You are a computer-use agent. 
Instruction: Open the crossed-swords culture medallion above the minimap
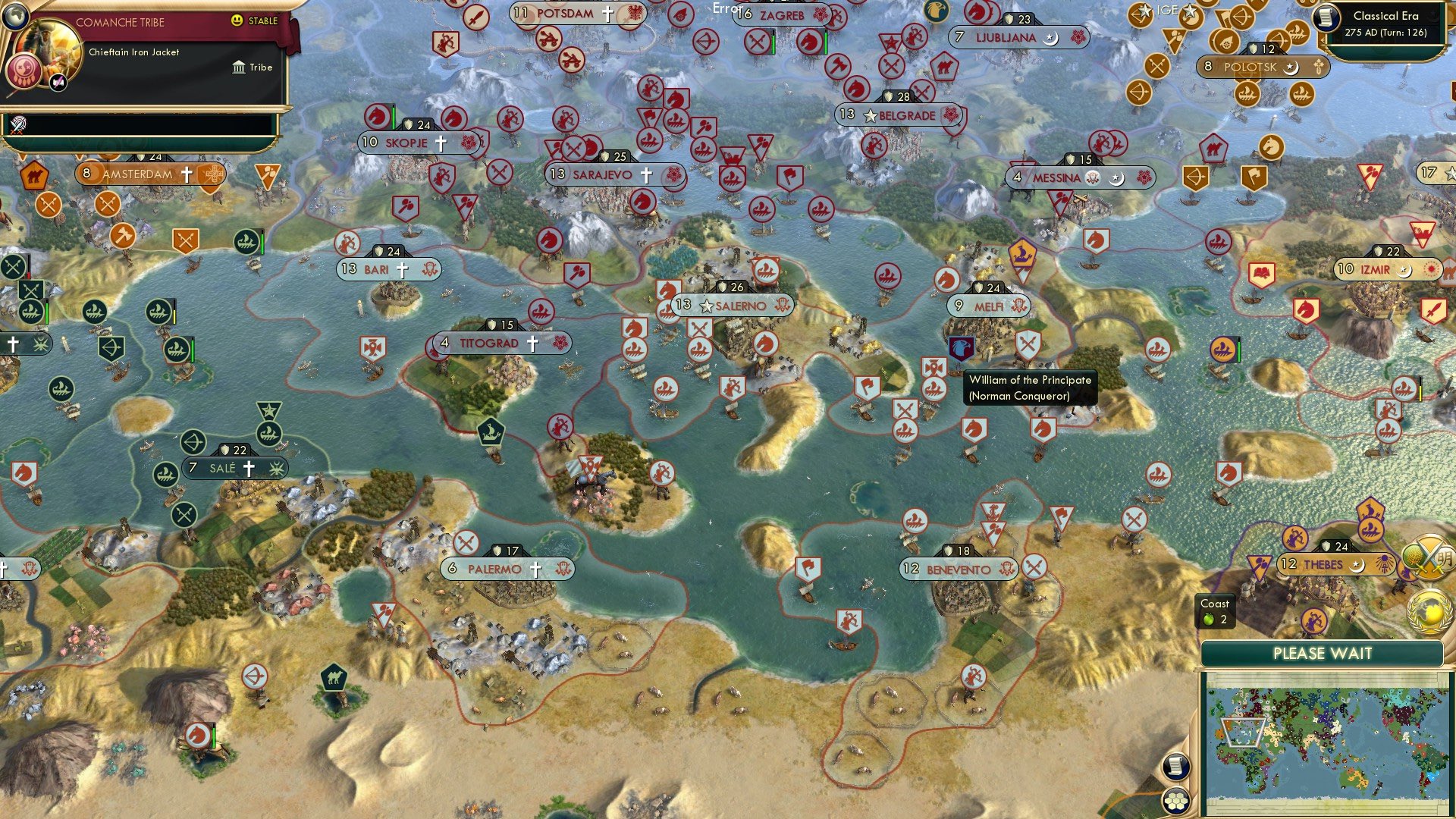pos(1427,556)
